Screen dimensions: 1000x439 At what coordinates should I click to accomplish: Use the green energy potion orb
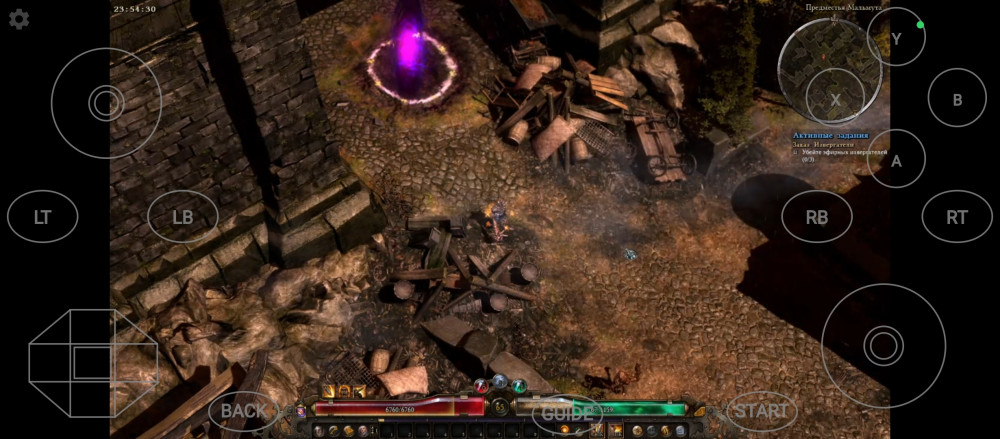518,386
